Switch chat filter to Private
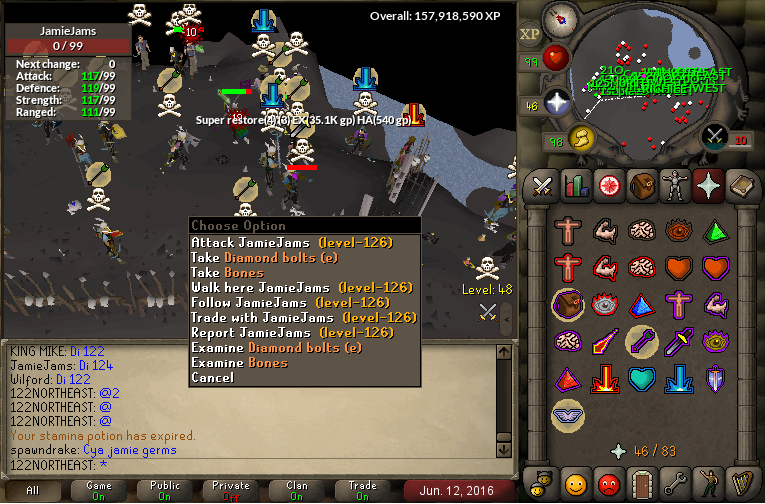The height and width of the screenshot is (504, 765). (231, 490)
